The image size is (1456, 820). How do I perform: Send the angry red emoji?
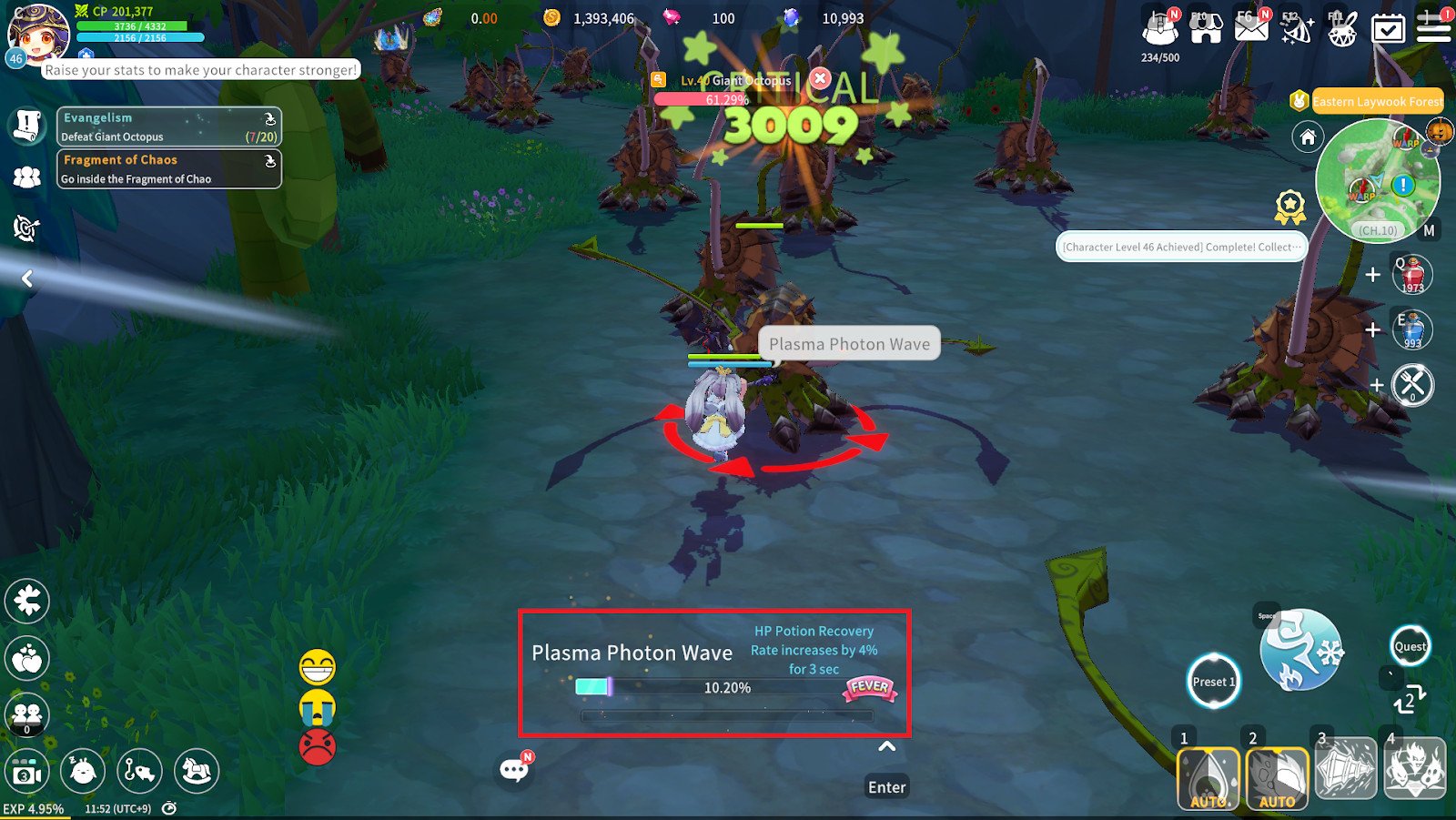pos(318,747)
